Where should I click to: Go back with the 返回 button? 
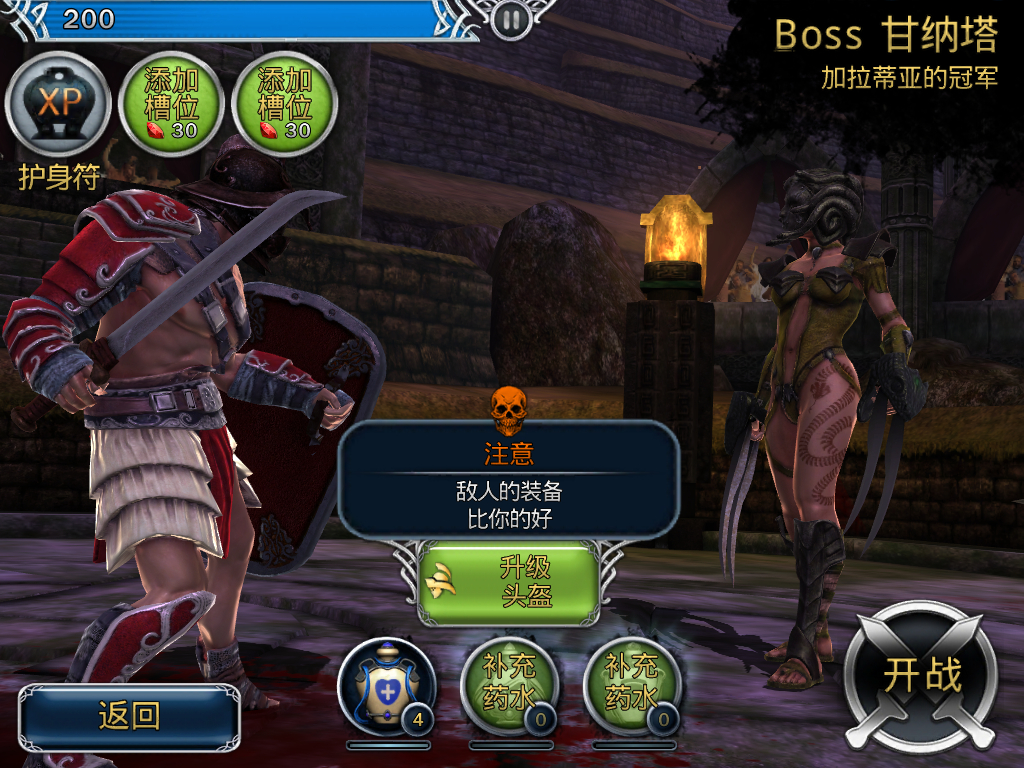tap(129, 716)
